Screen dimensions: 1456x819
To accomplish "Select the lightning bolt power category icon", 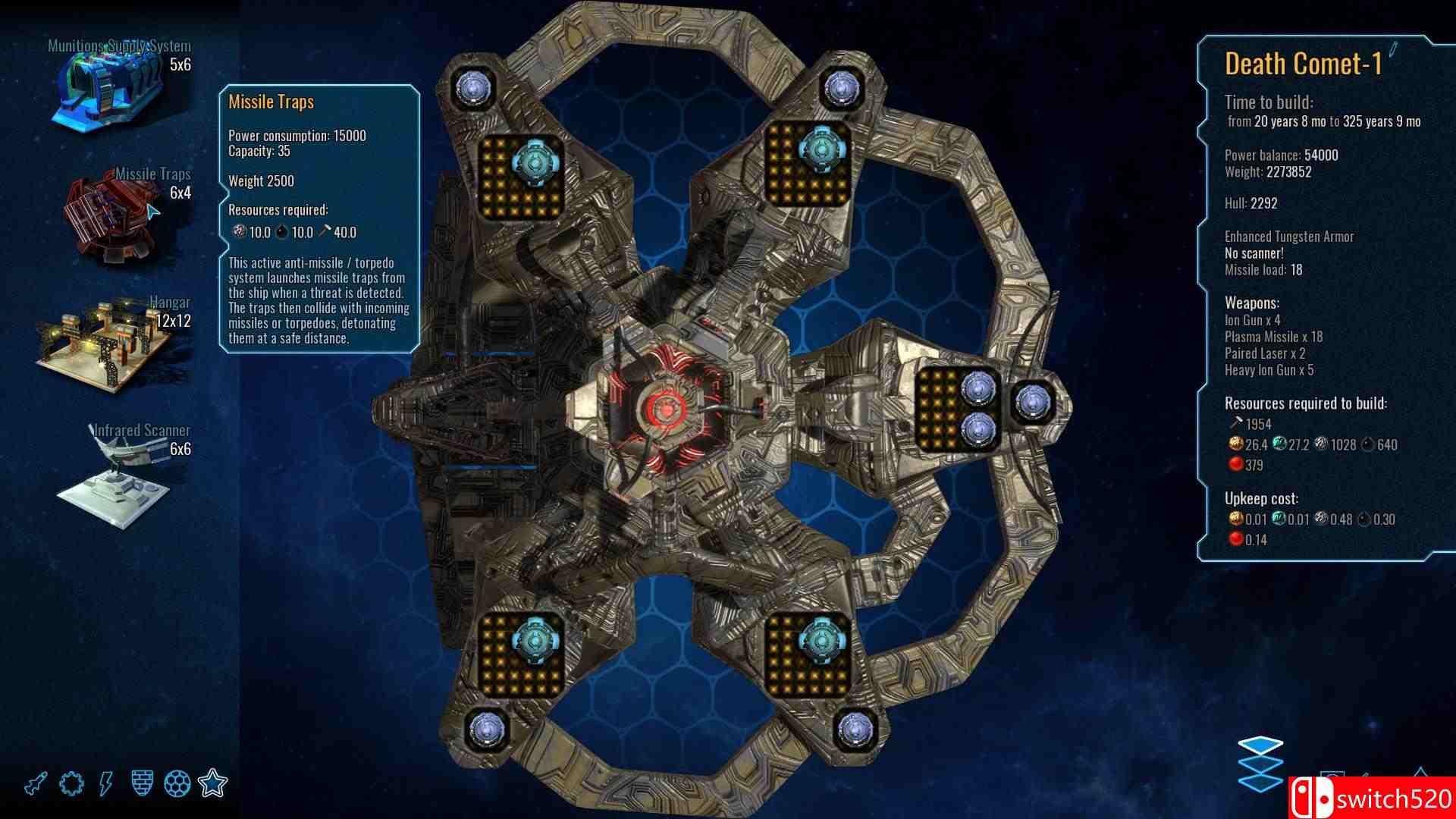I will (104, 782).
